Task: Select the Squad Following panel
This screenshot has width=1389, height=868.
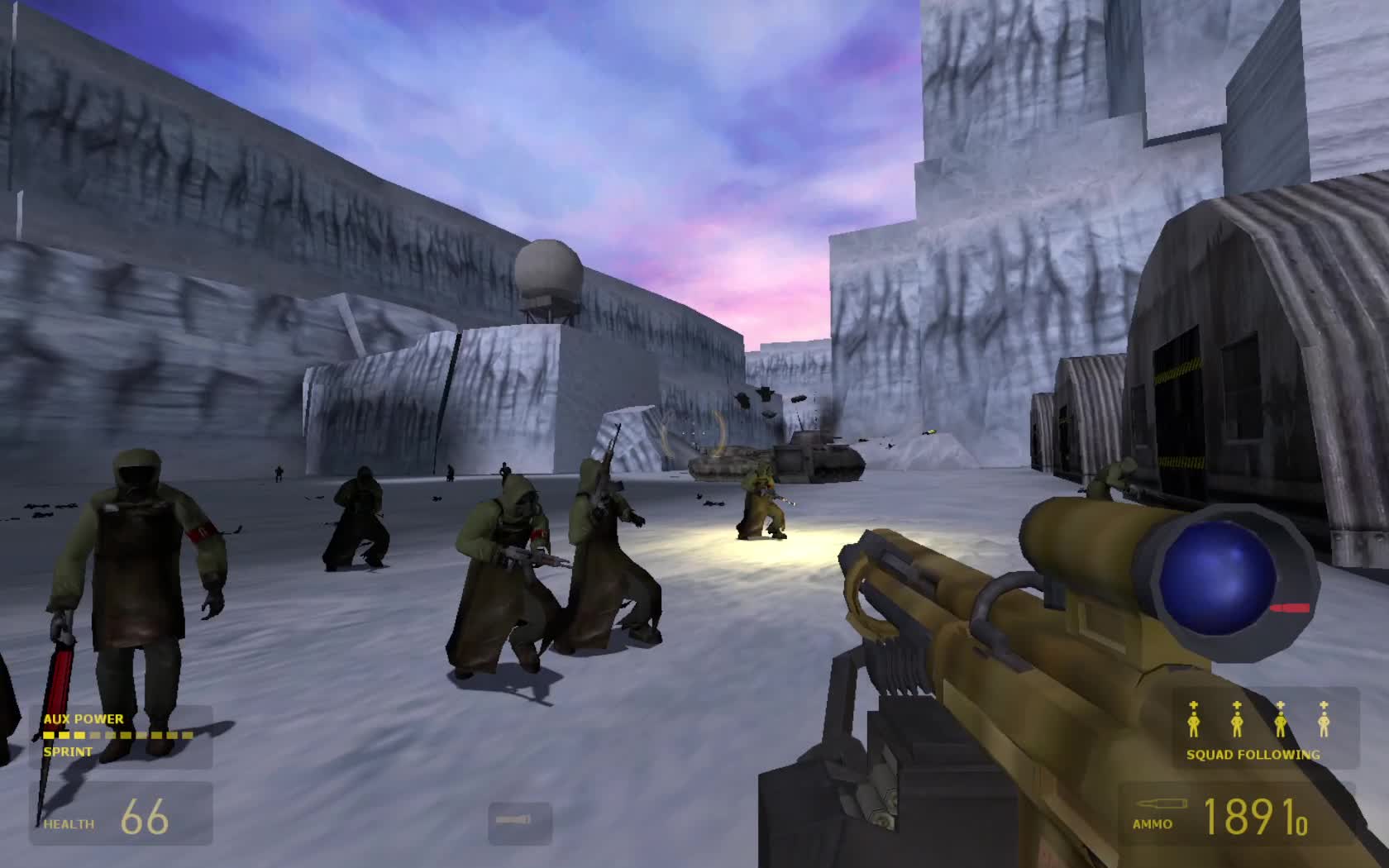Action: 1265,727
